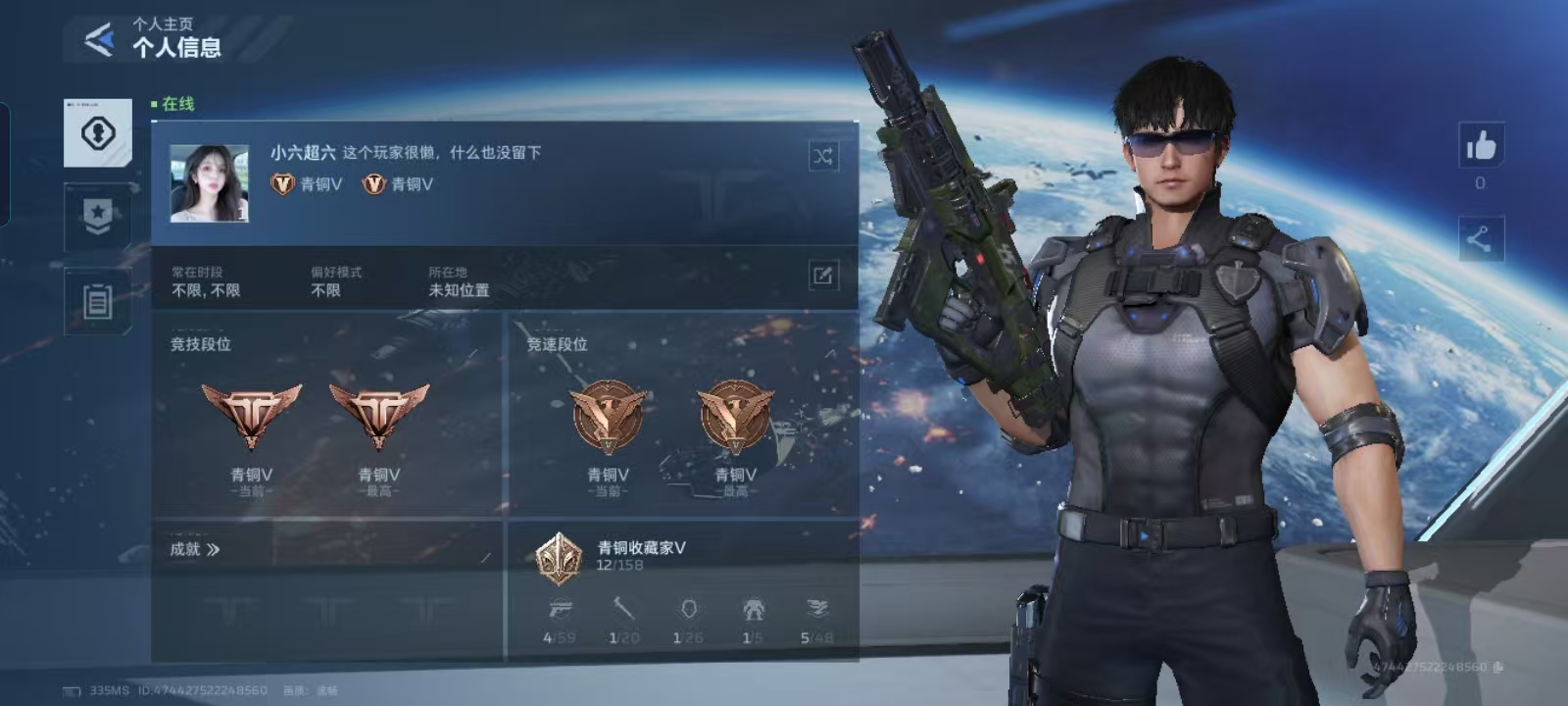1568x706 pixels.
Task: Open the 成就 achievements section
Action: (x=195, y=549)
